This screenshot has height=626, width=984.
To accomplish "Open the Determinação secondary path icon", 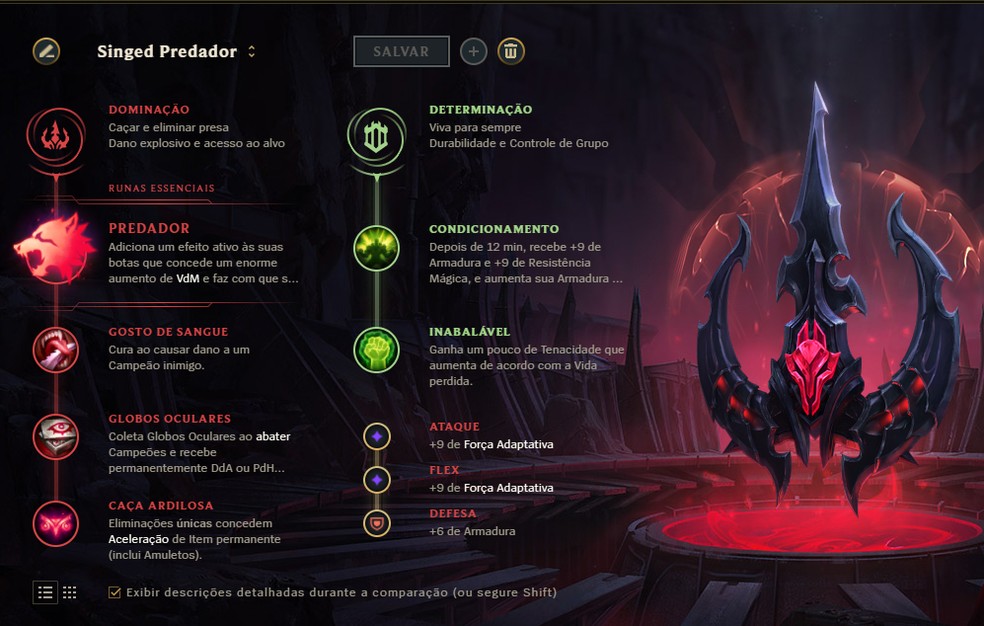I will 376,136.
